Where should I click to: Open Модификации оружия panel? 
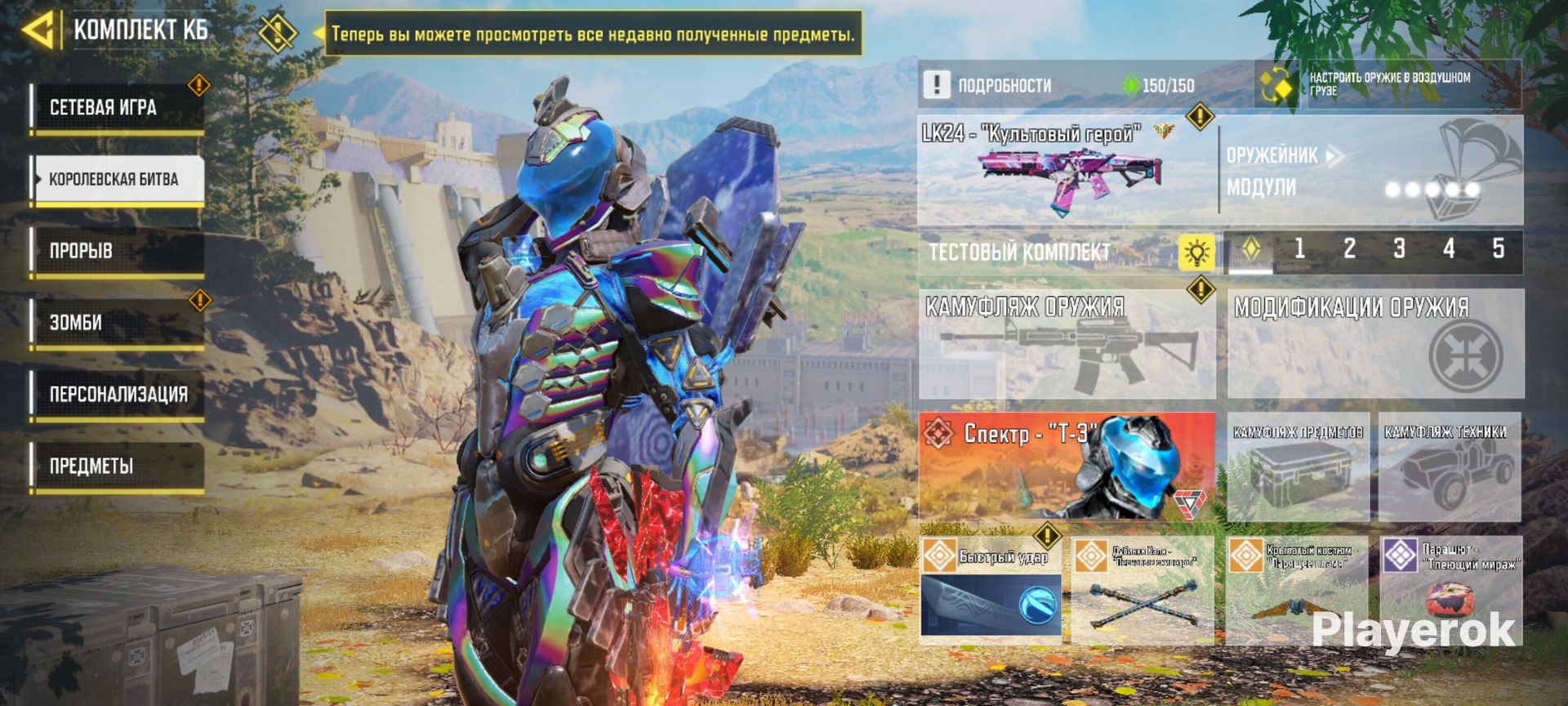click(x=1375, y=343)
